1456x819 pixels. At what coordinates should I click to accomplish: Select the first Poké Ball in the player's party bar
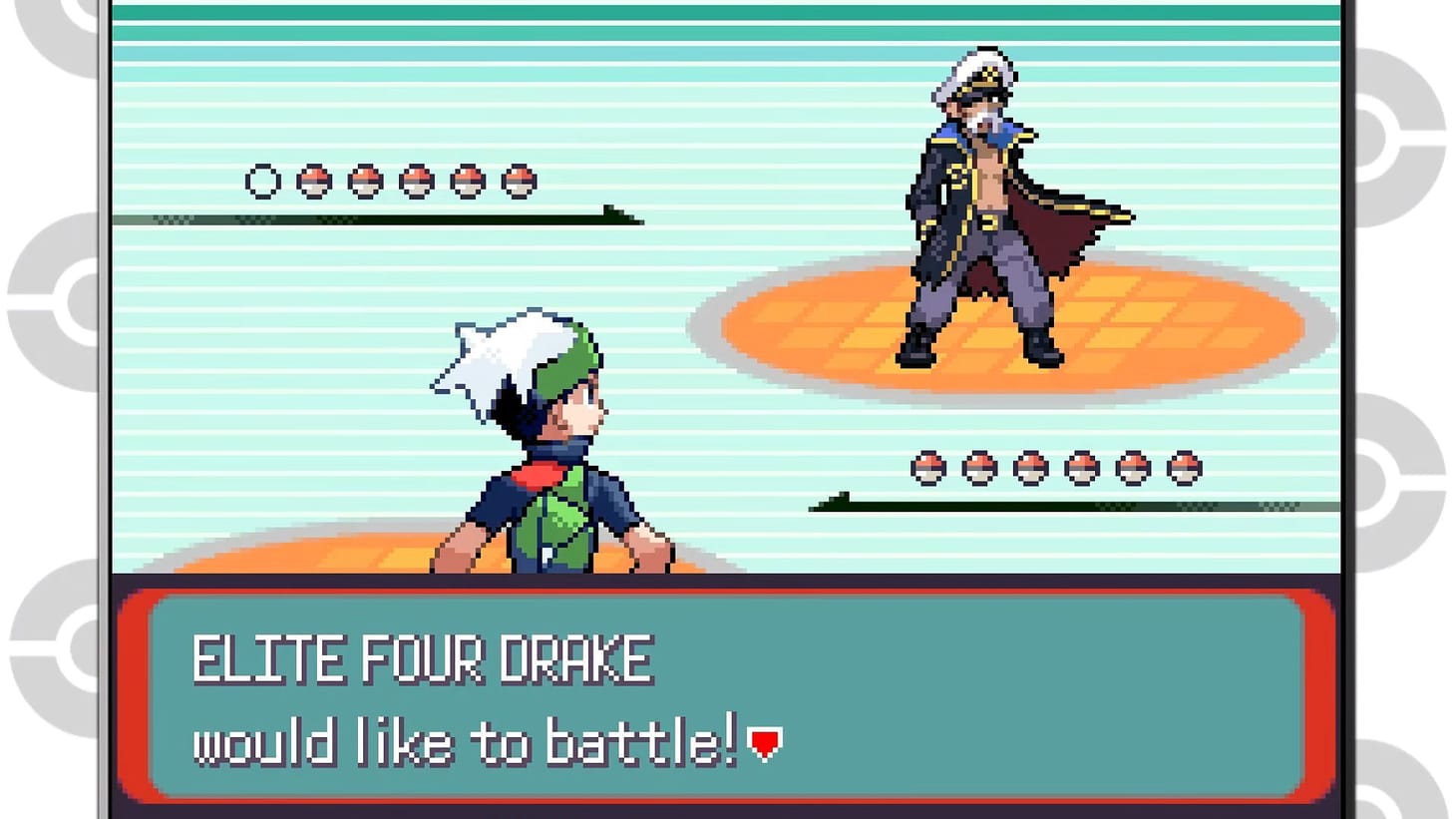(x=928, y=465)
